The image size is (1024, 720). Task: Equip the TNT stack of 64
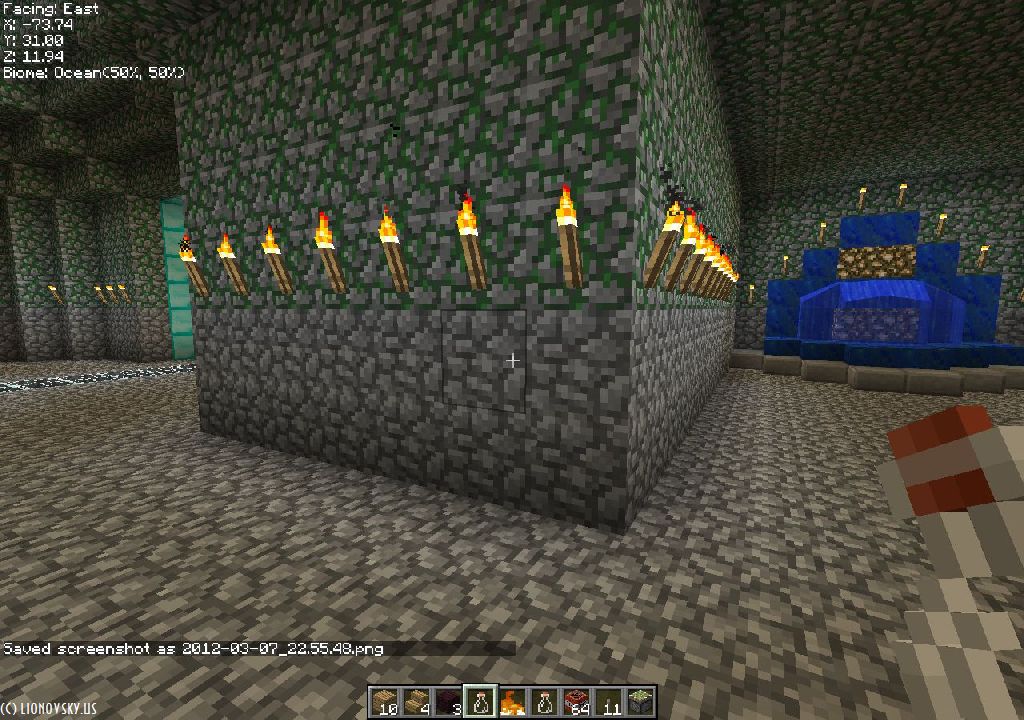576,702
